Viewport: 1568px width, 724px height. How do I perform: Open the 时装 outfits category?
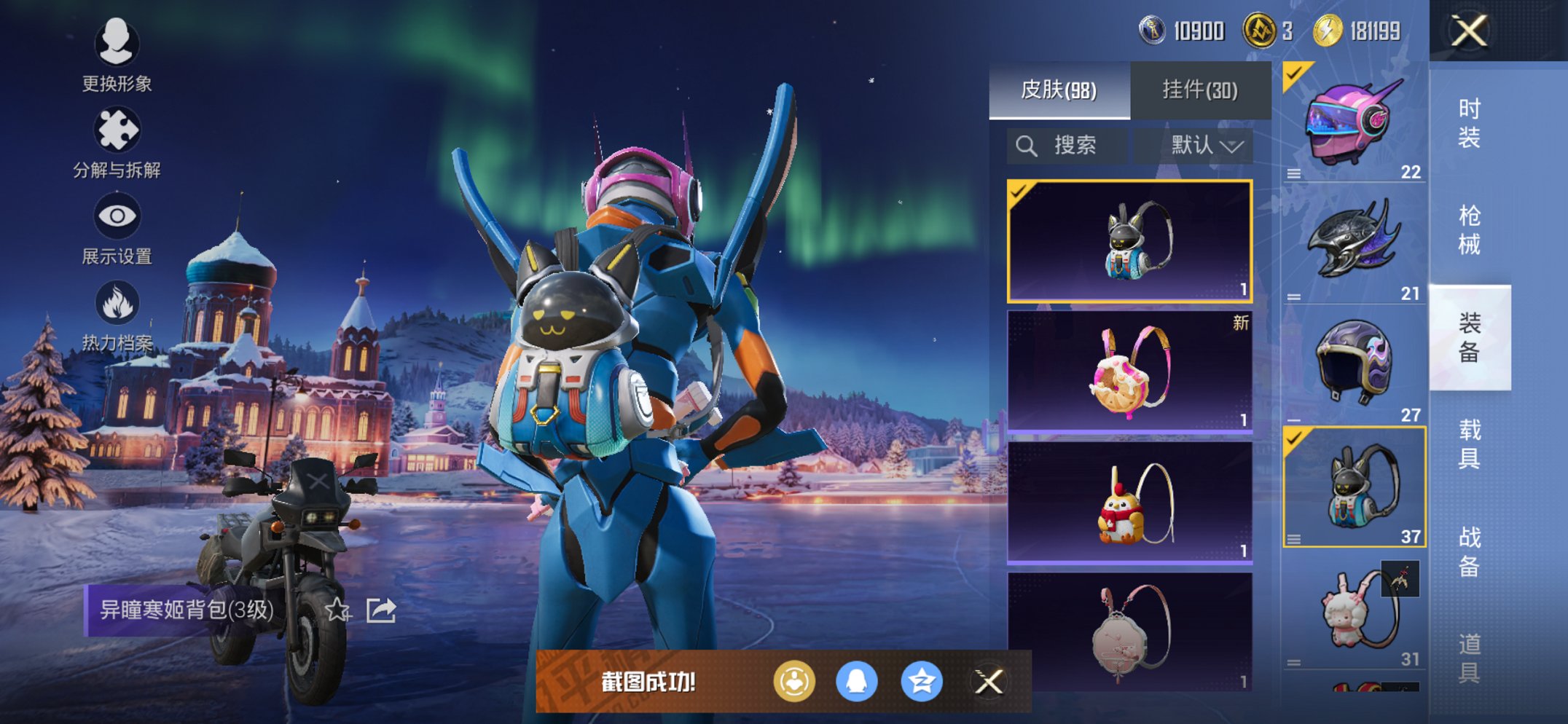click(1469, 122)
